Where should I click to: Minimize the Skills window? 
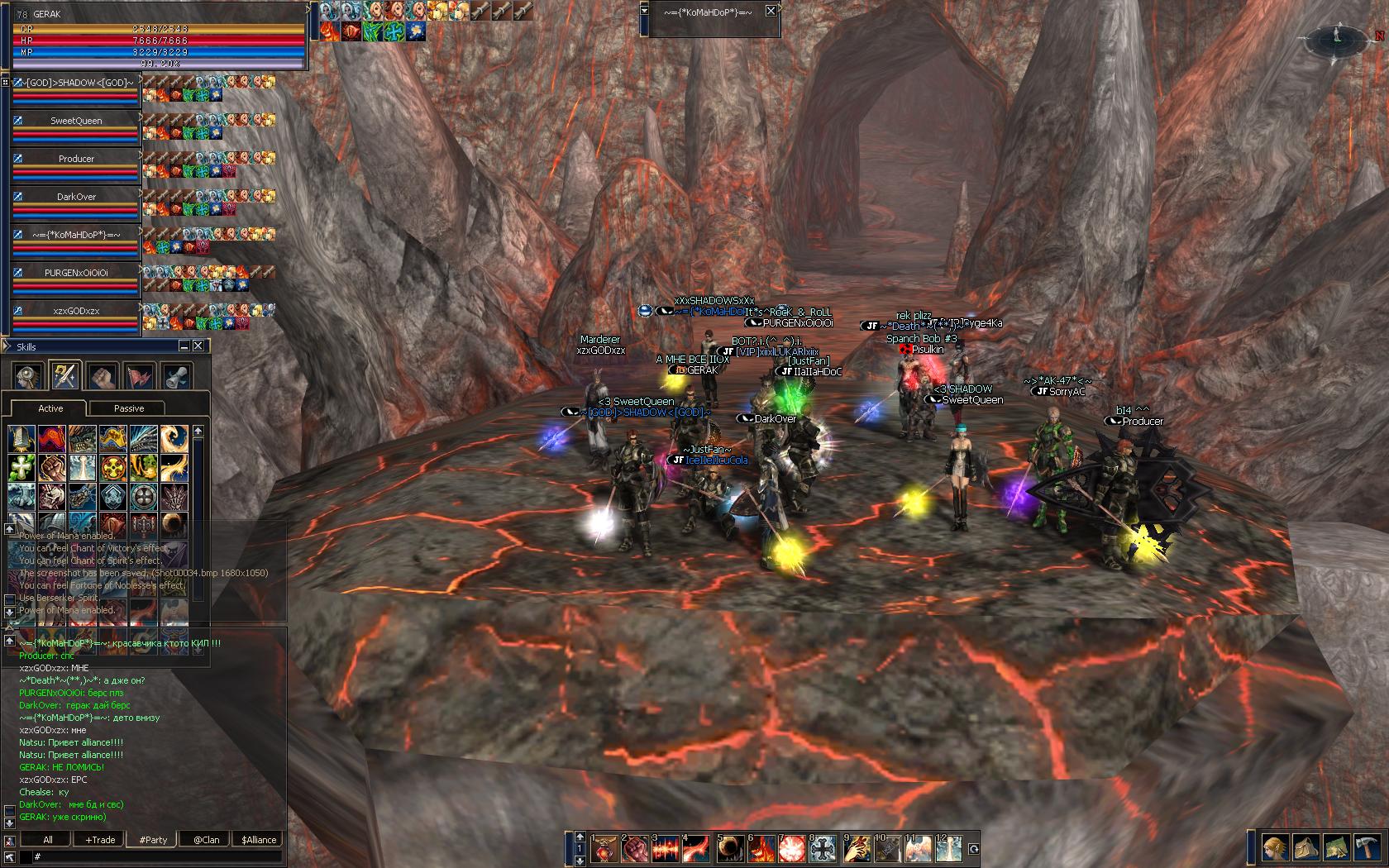(x=184, y=346)
